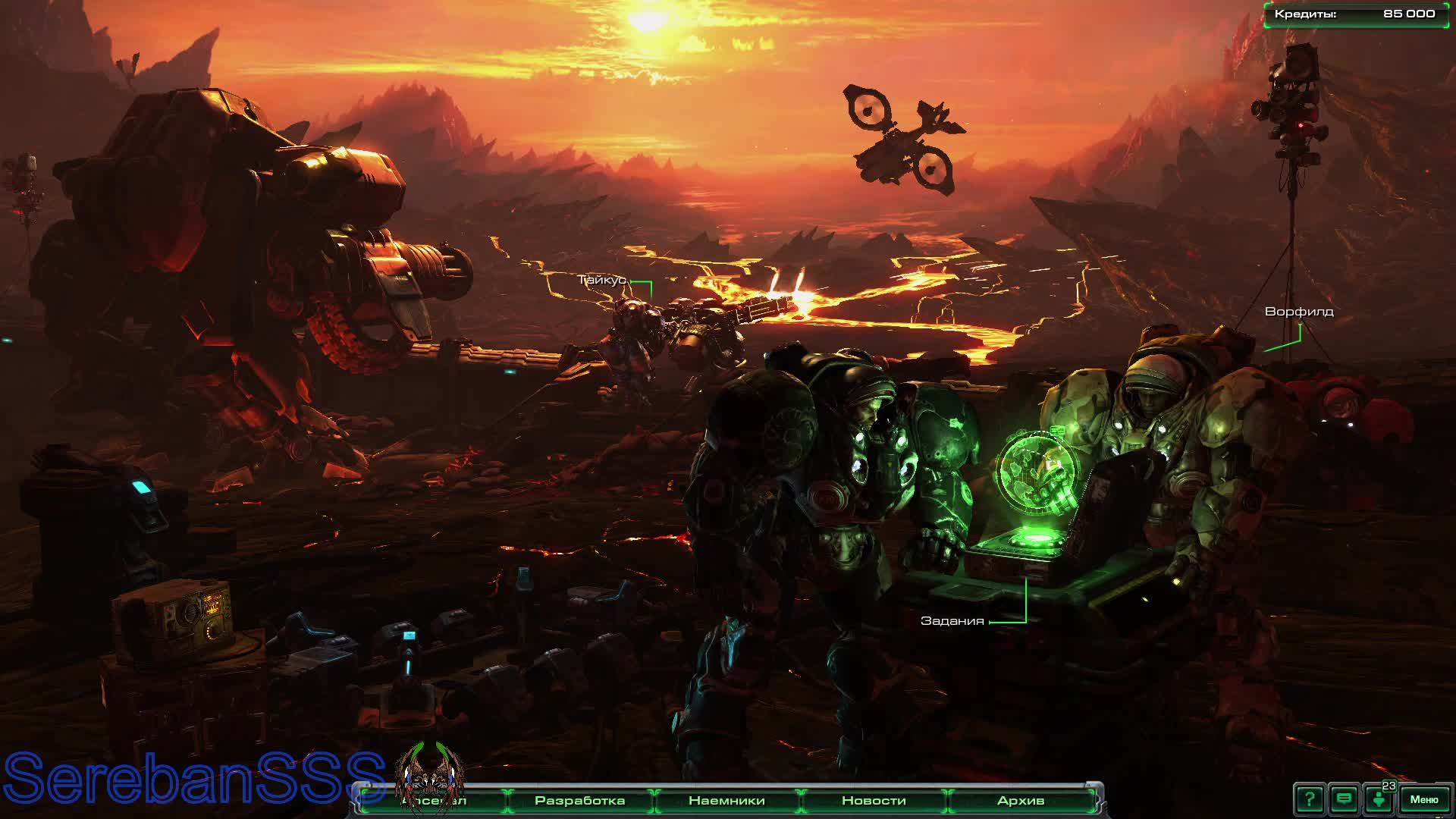Talk to Ворфилд via his name label
This screenshot has height=819, width=1456.
(x=1298, y=312)
